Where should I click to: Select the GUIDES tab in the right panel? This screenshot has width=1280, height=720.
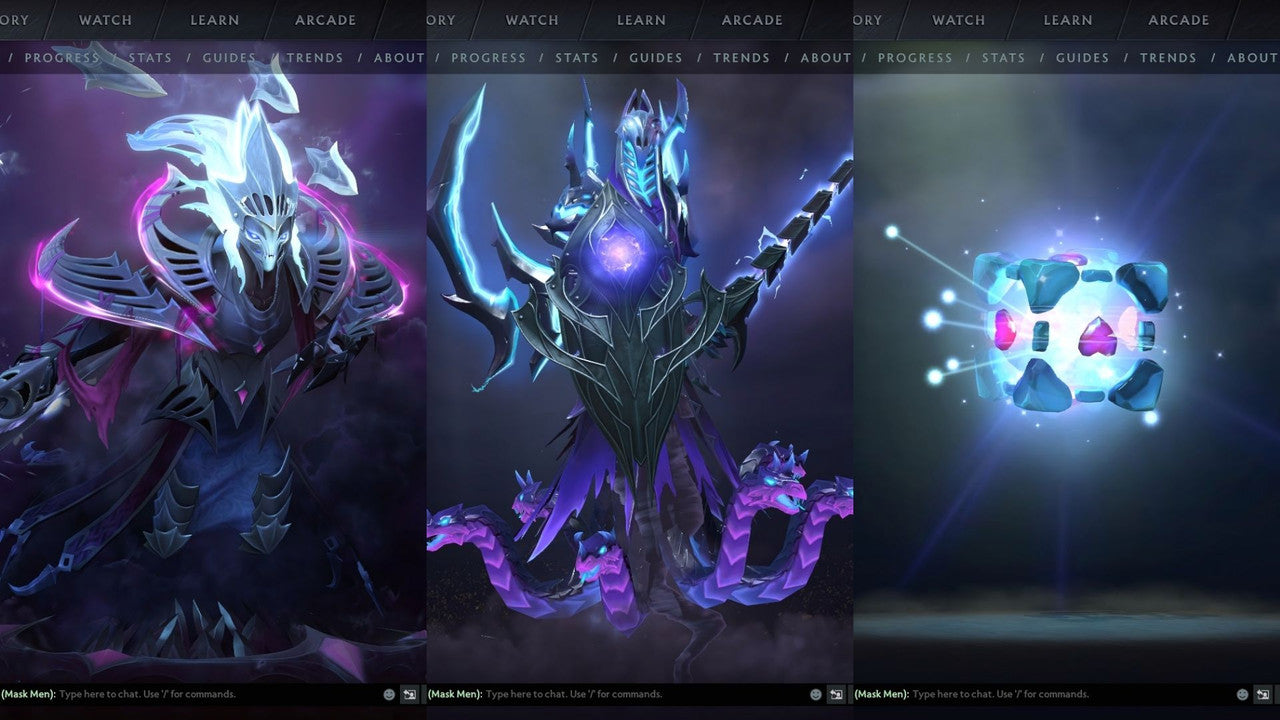[1082, 57]
